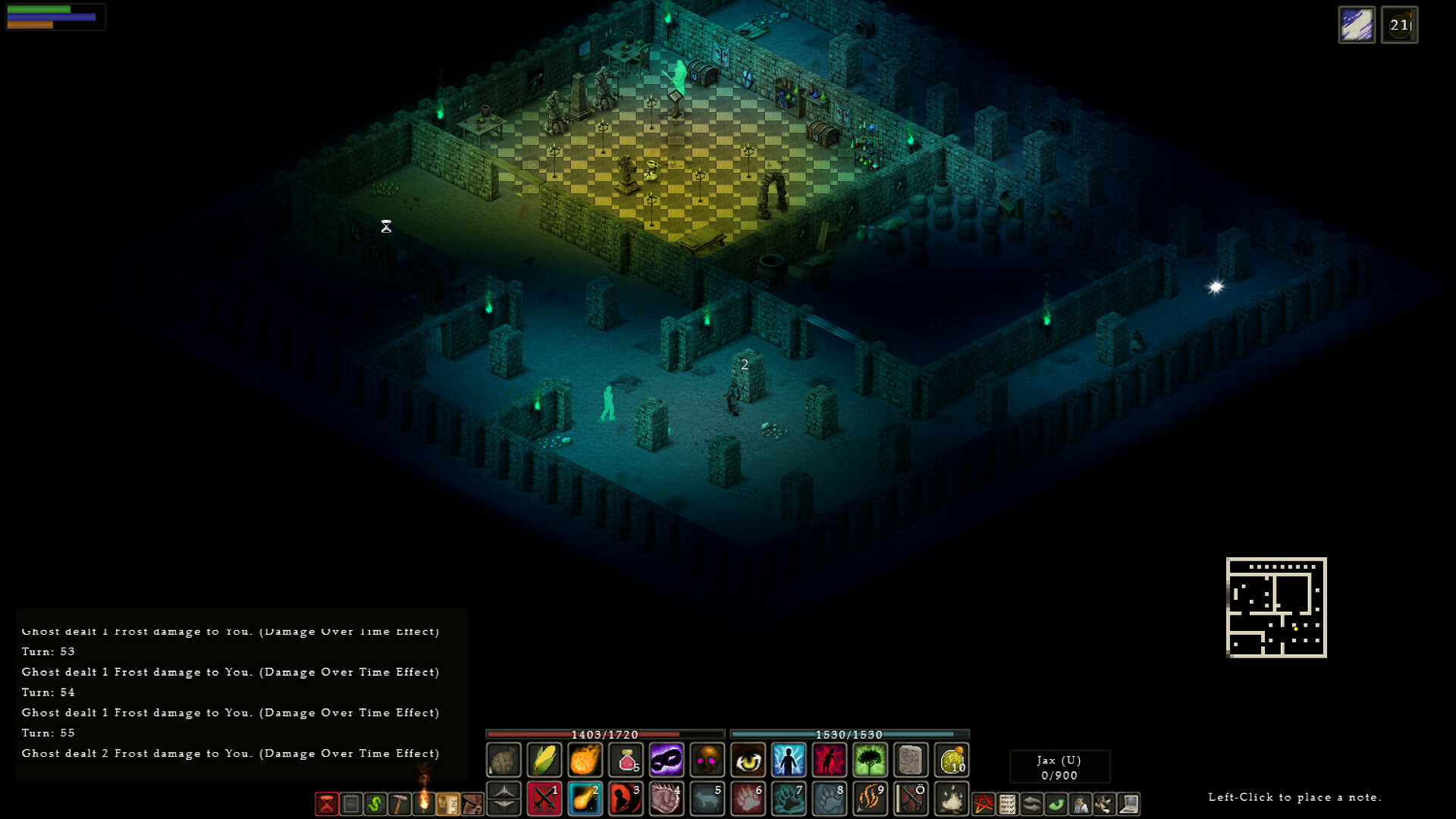Viewport: 1456px width, 819px height.
Task: Click the red health bar showing 1403/1720
Action: point(604,735)
